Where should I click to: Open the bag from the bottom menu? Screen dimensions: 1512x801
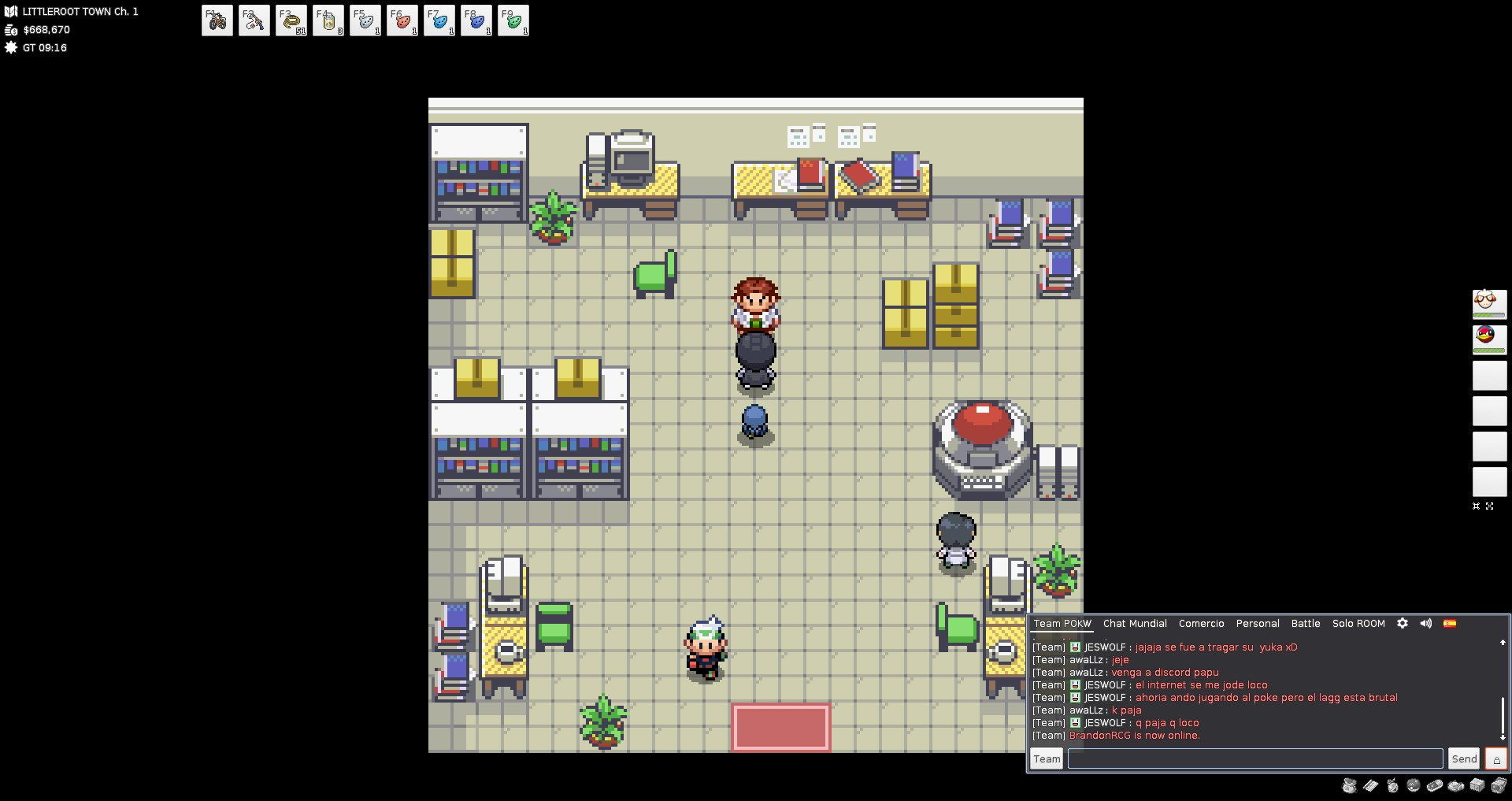1350,785
